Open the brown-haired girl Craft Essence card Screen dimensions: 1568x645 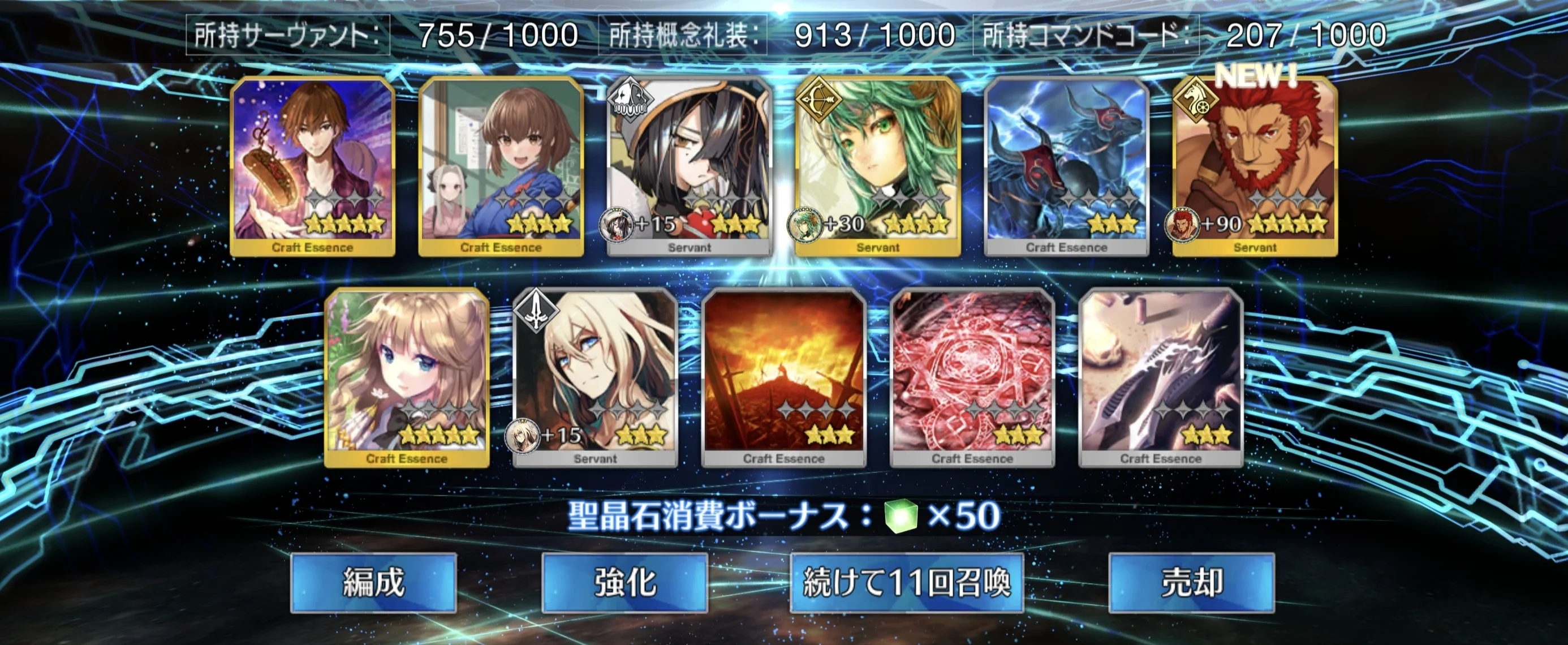[x=501, y=166]
